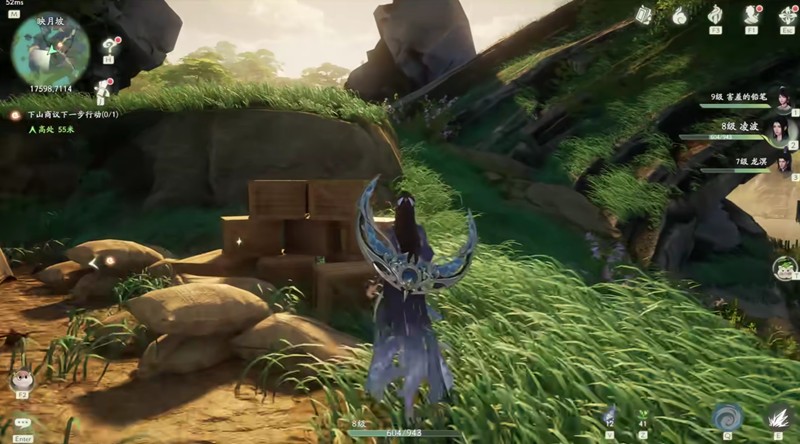Open the flower-shaped main menu icon

(786, 15)
